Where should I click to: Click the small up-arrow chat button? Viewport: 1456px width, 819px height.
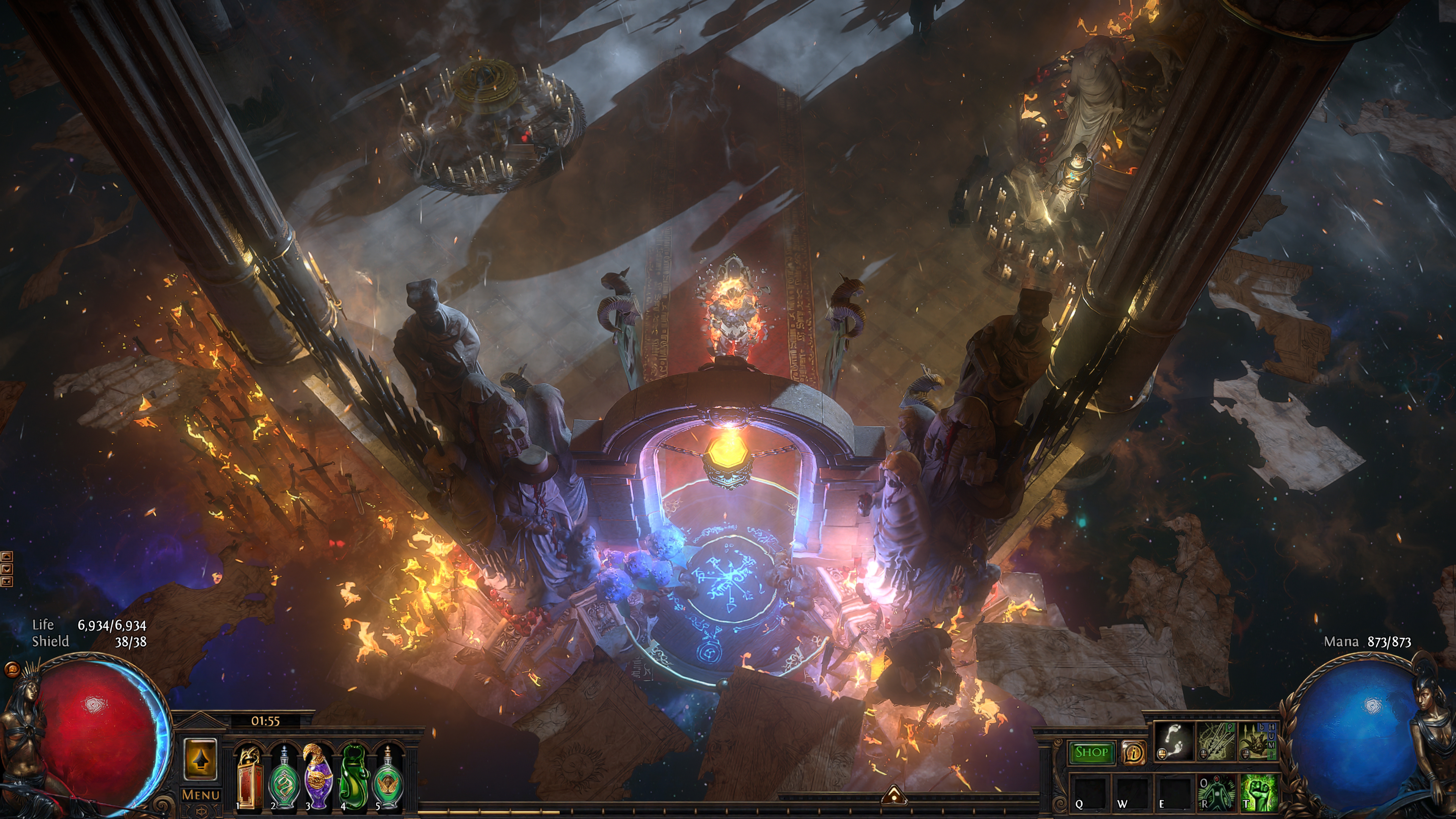point(7,557)
